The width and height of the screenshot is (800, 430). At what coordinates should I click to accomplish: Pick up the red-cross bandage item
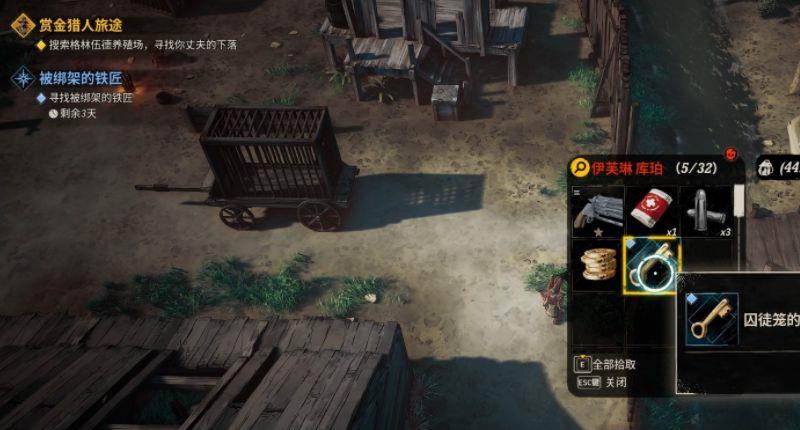point(652,210)
